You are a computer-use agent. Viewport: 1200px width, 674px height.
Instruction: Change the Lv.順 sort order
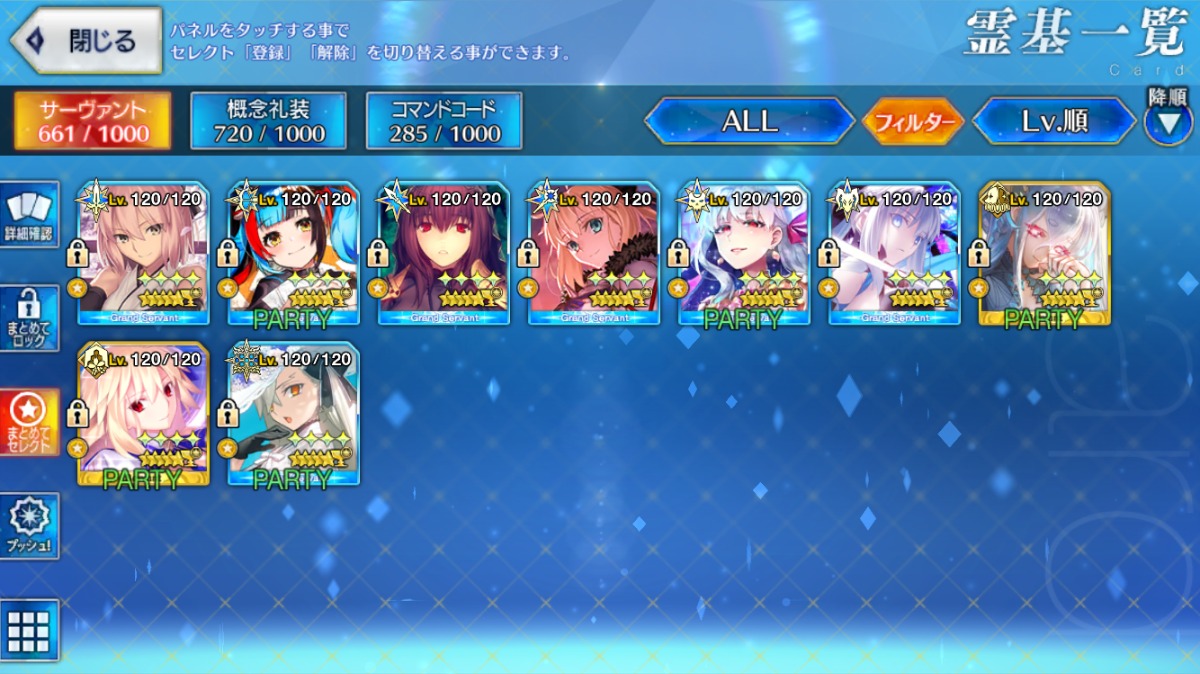click(1054, 121)
